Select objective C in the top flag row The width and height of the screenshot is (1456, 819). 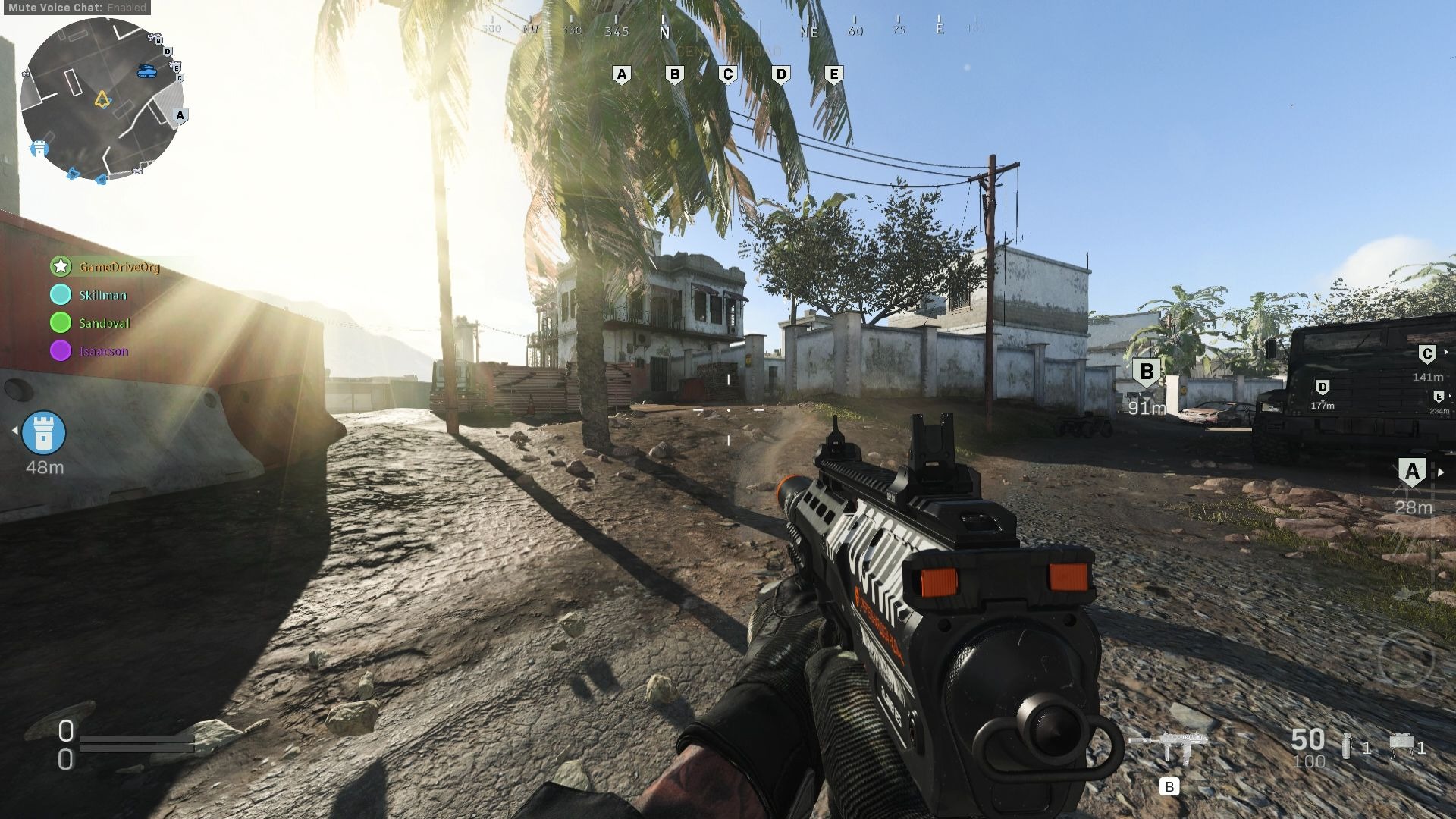(728, 74)
